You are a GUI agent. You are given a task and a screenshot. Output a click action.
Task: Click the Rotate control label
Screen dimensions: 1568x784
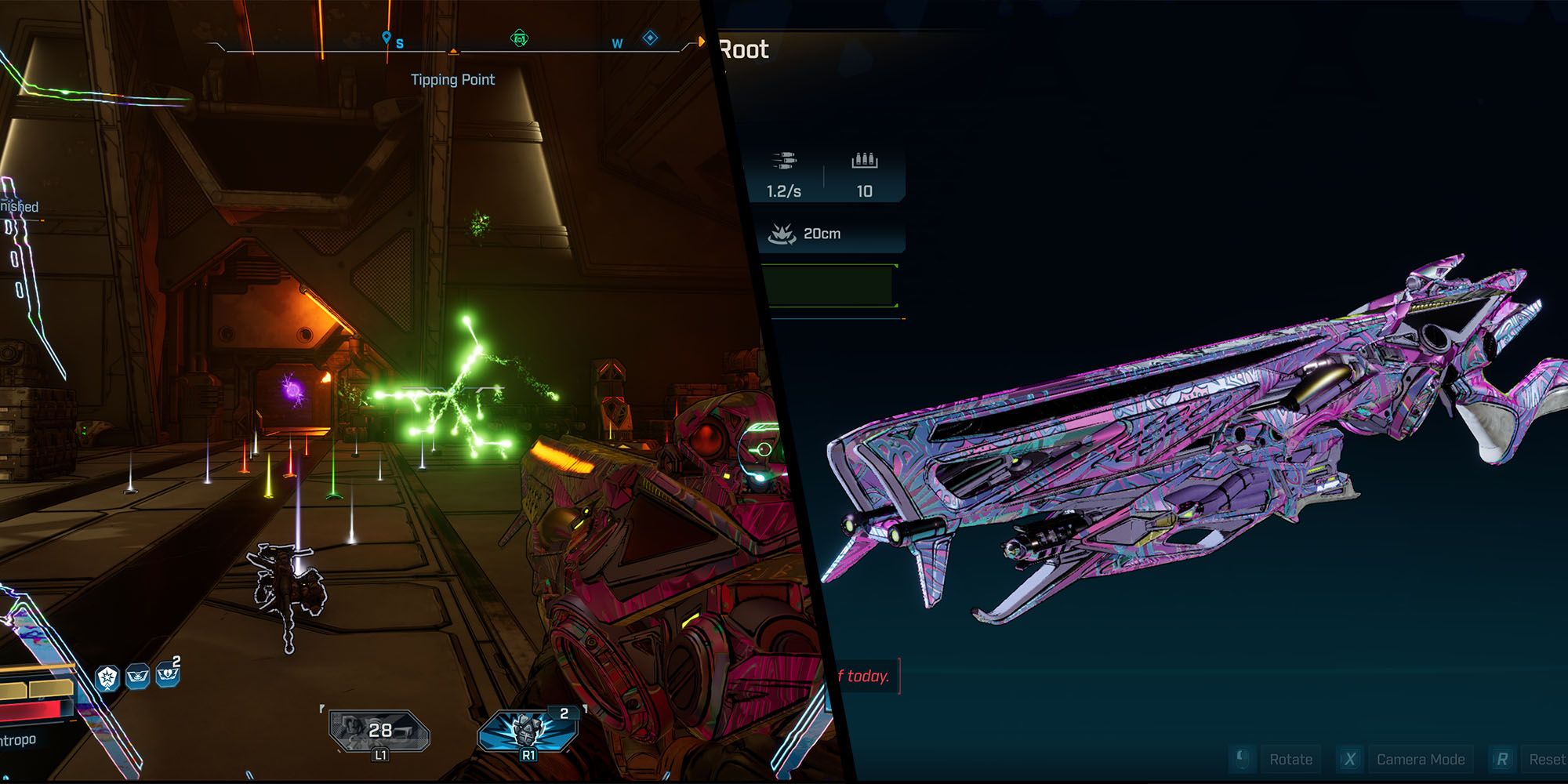click(1290, 759)
